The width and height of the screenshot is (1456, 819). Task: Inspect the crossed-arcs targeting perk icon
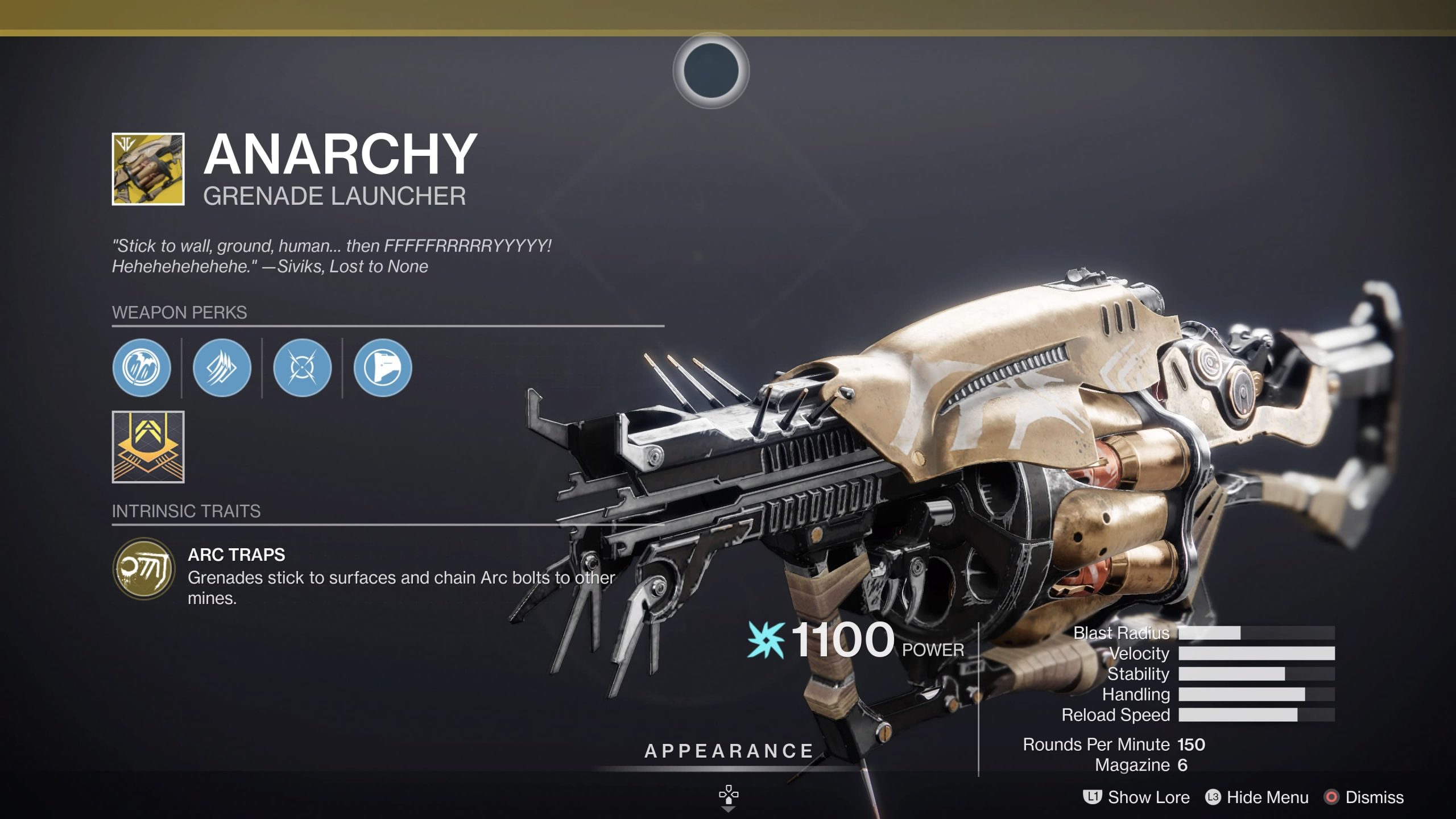coord(303,369)
